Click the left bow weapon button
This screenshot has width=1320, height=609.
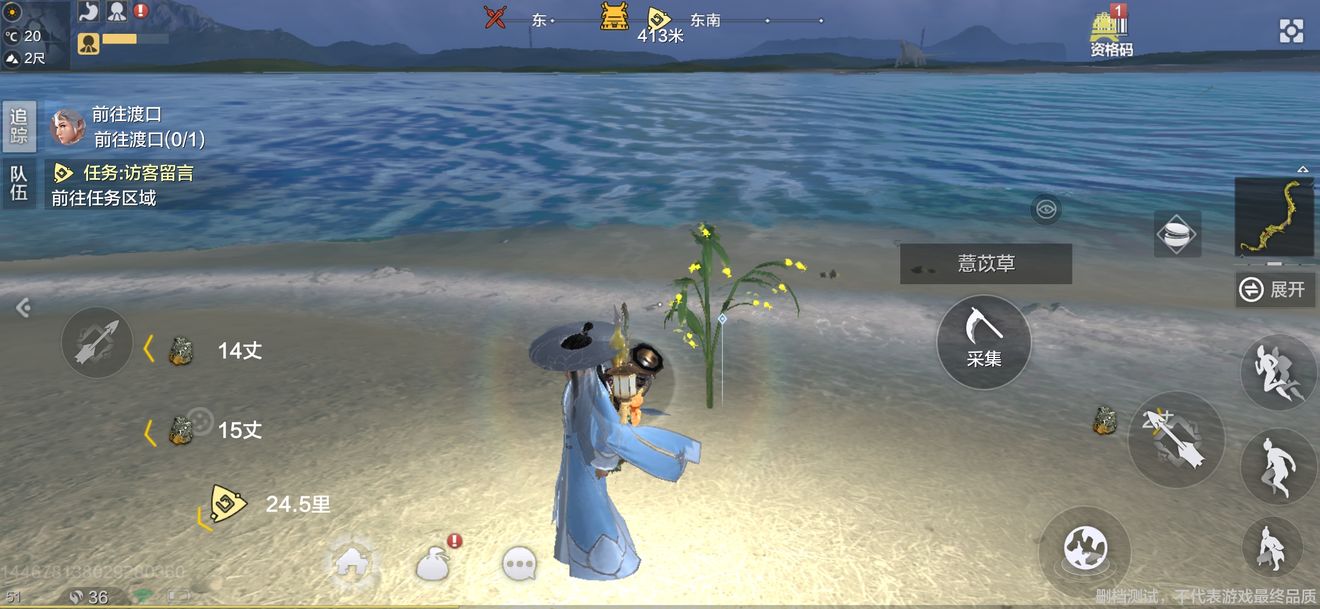tap(96, 342)
